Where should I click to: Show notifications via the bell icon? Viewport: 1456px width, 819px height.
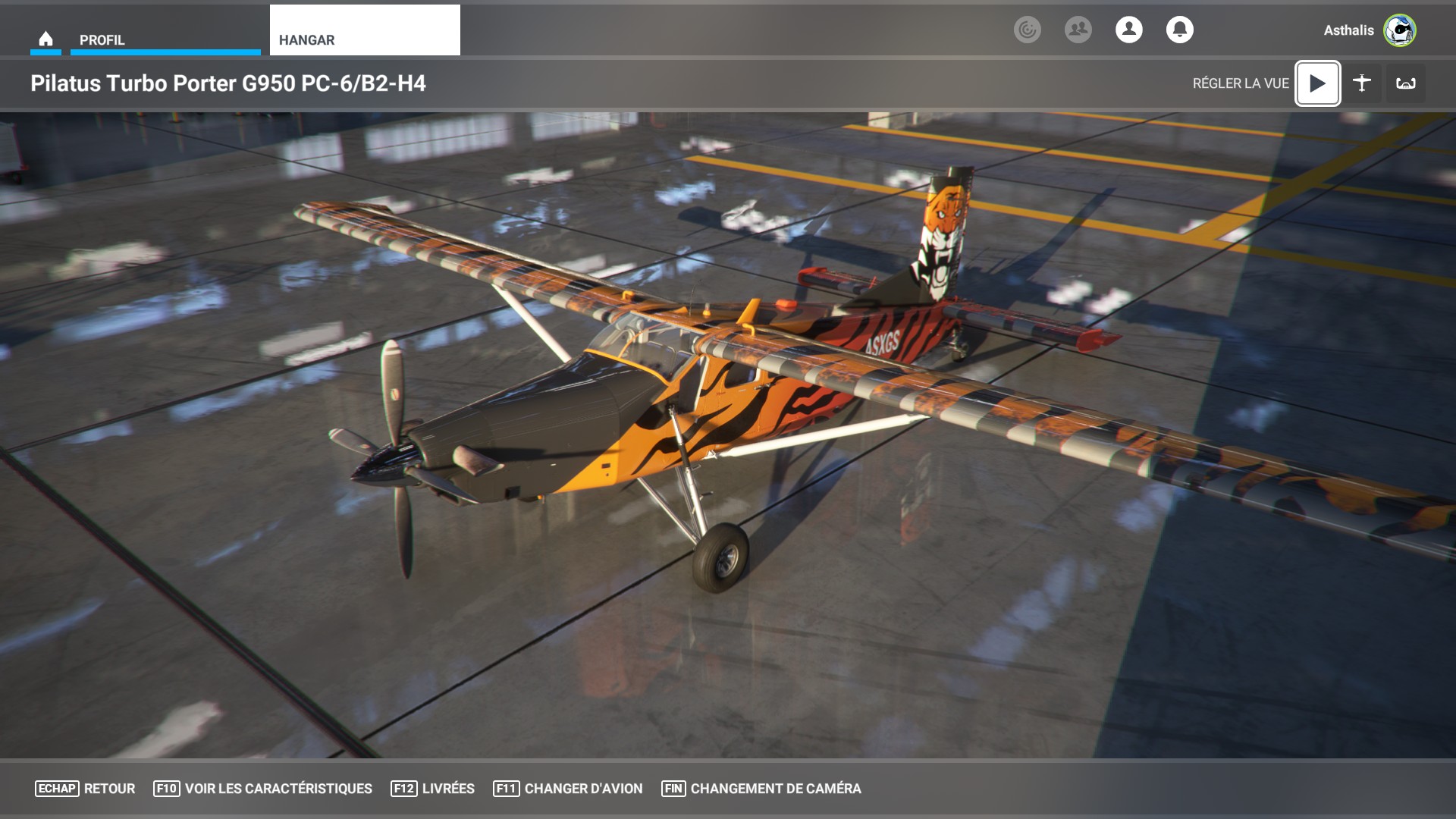tap(1180, 30)
